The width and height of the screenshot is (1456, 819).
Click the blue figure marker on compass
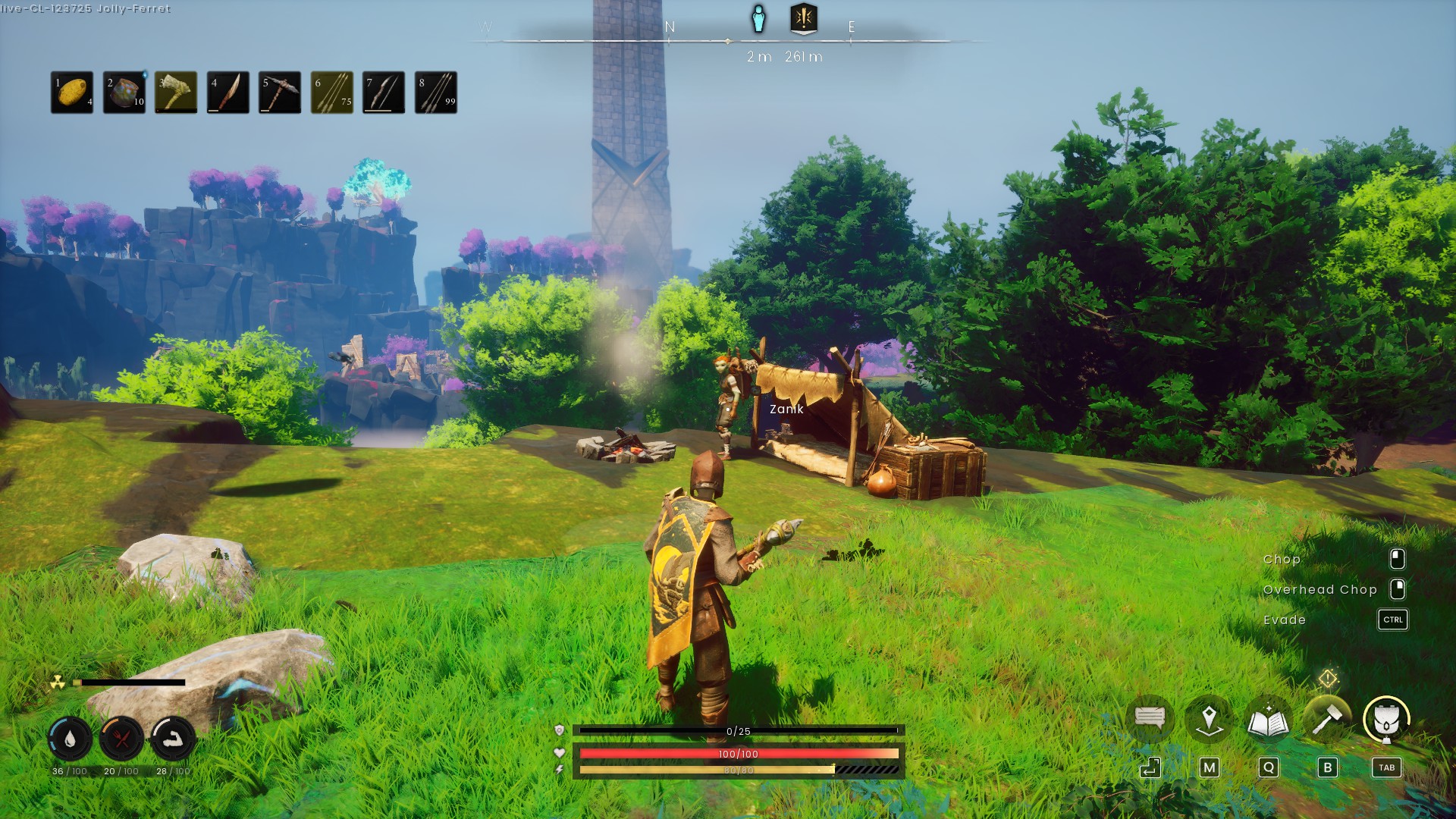point(758,19)
